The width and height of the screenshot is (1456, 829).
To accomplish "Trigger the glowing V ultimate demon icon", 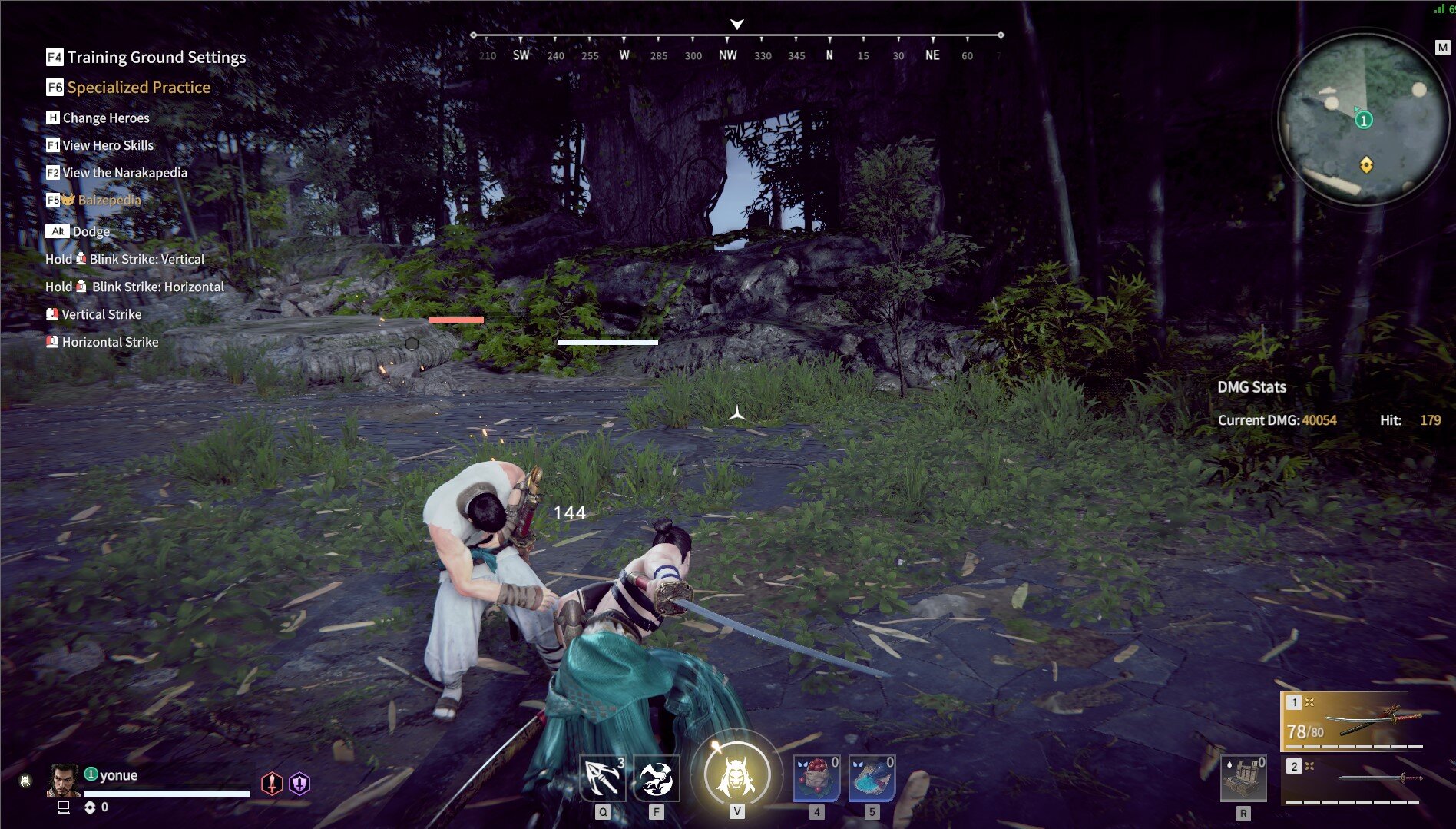I will coord(737,774).
